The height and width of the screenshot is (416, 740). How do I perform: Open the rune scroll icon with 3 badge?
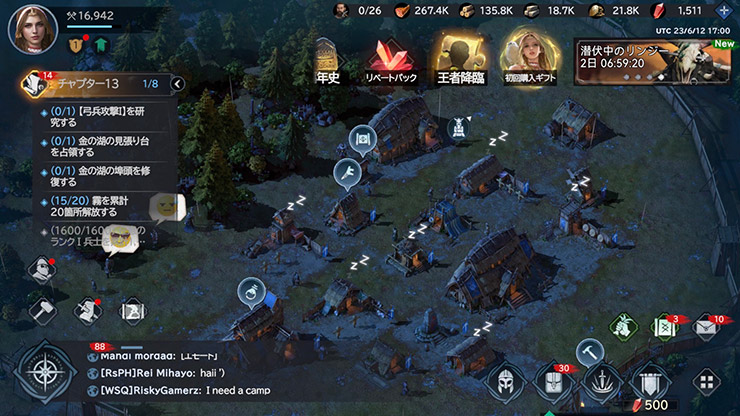[x=664, y=328]
